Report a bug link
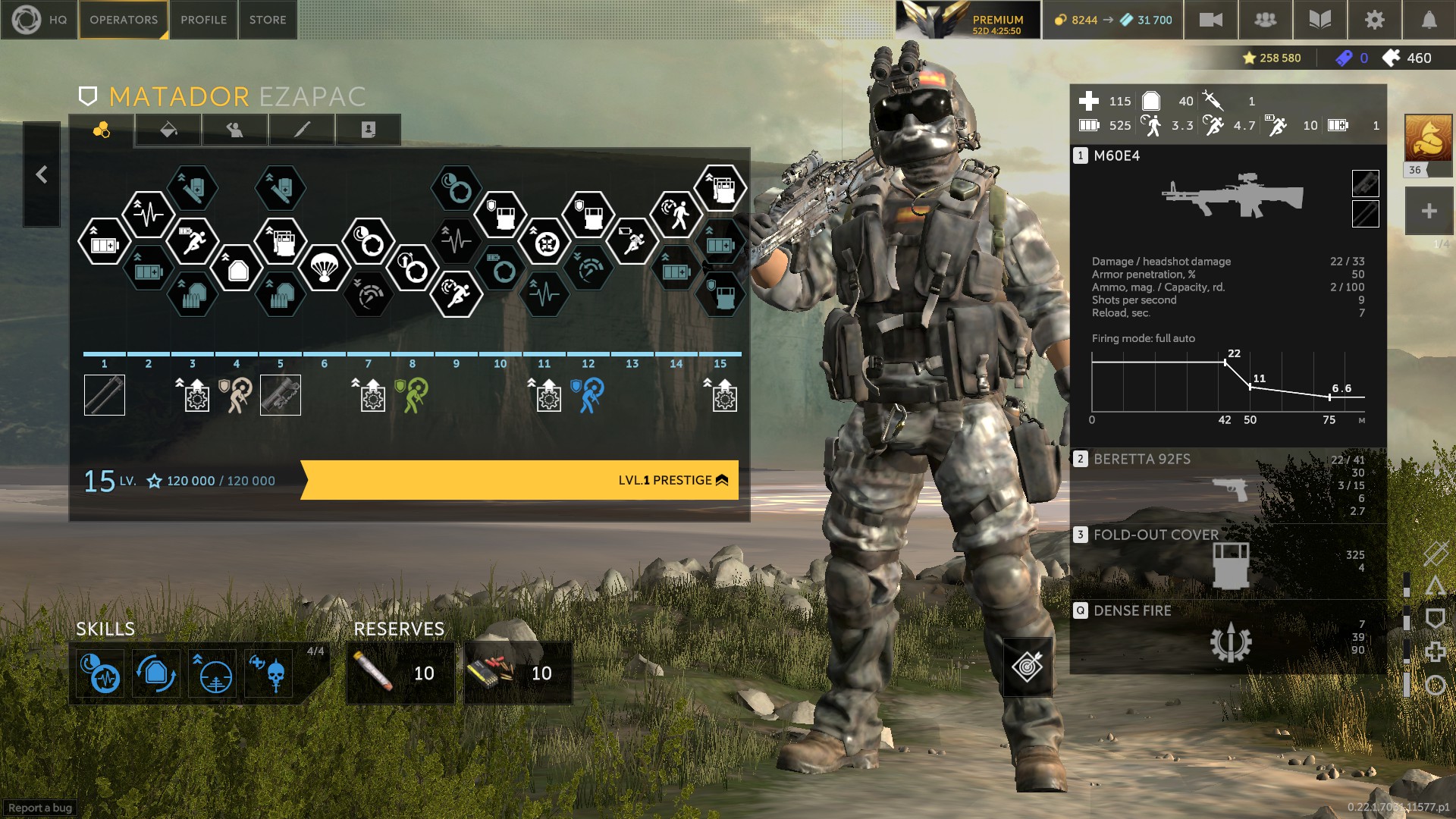 click(40, 808)
